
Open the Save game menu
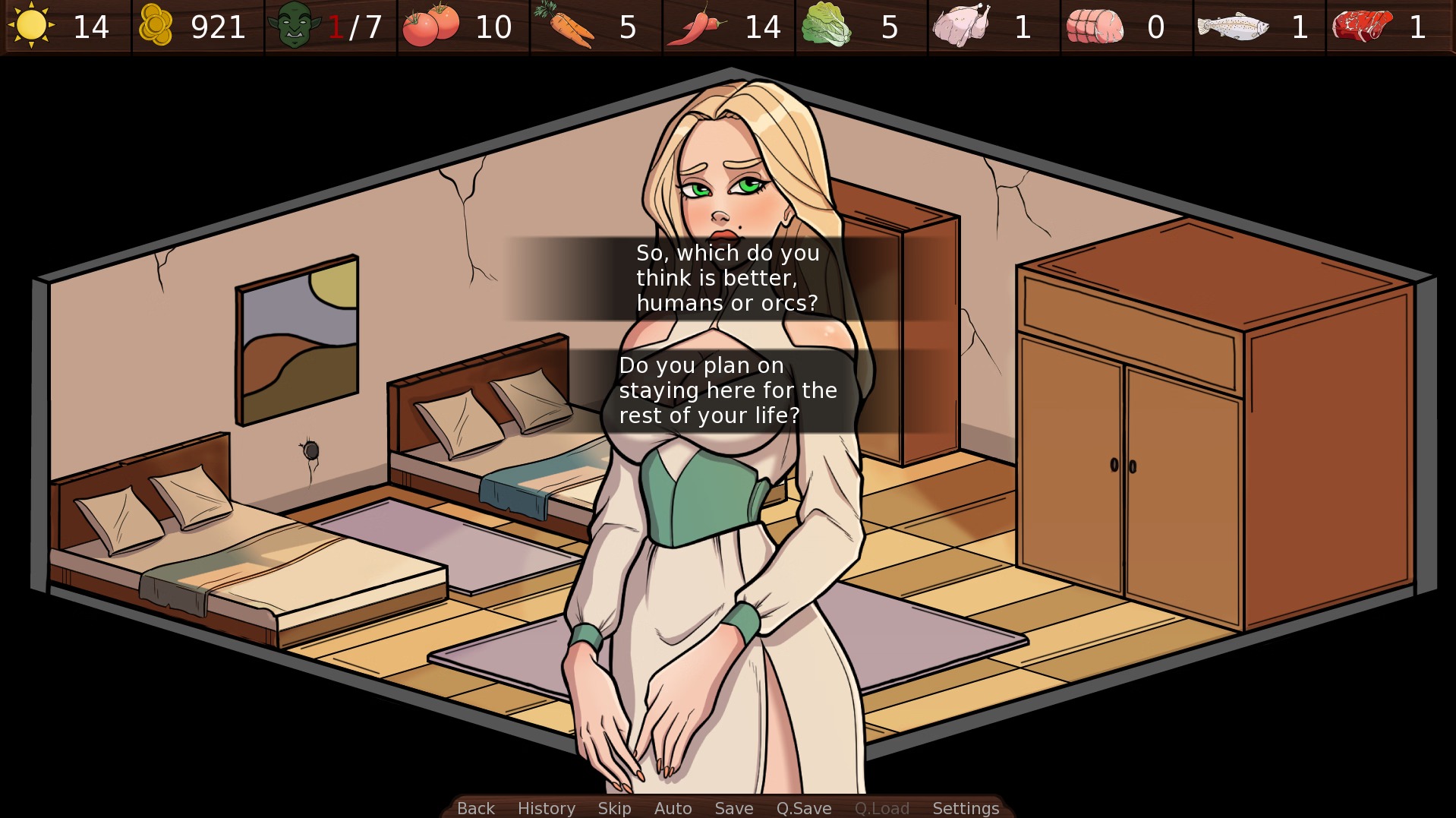pos(733,808)
